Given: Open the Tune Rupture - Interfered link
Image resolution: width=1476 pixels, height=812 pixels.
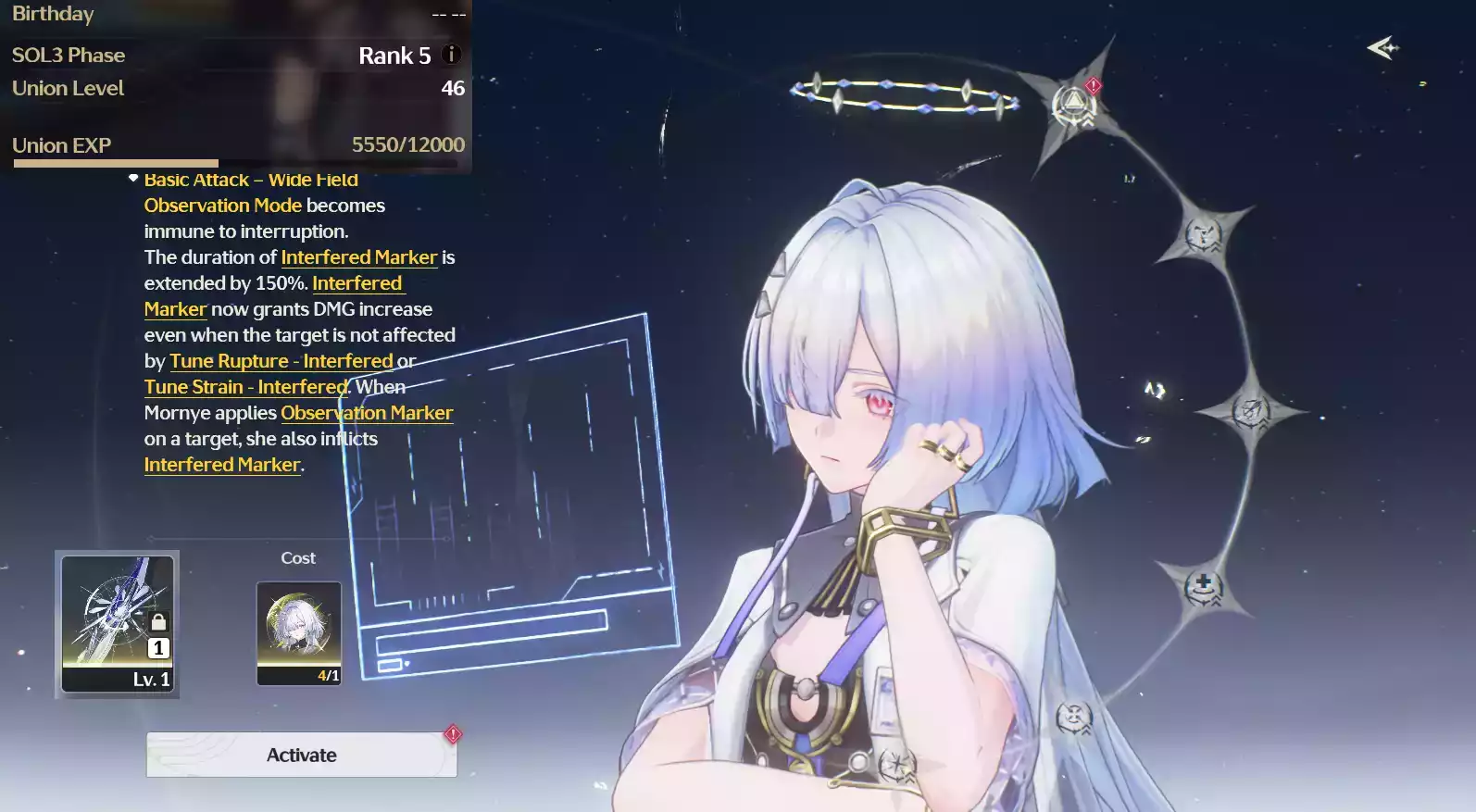Looking at the screenshot, I should [281, 361].
